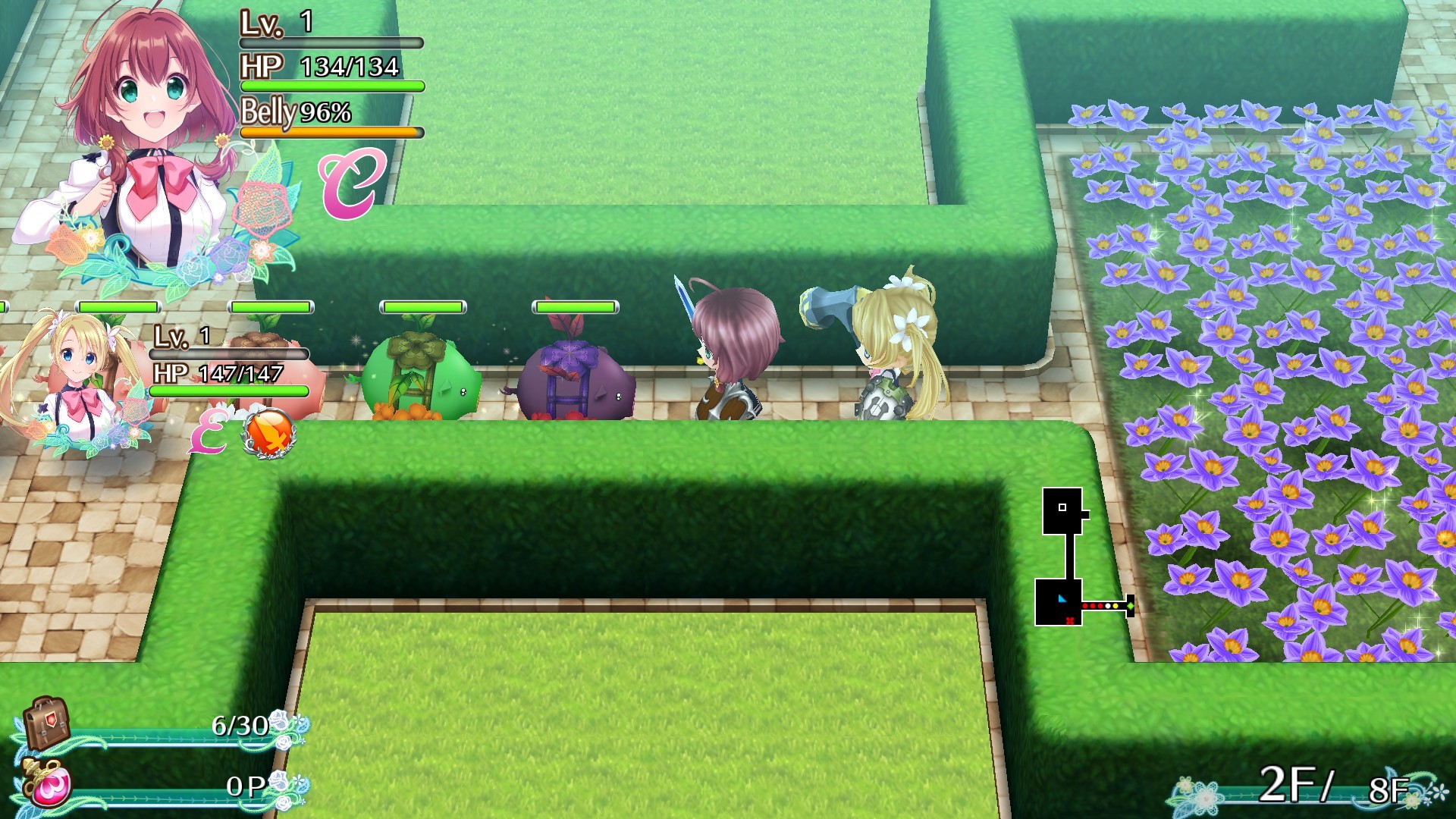Click the green flower monster's health bar

pyautogui.click(x=422, y=307)
